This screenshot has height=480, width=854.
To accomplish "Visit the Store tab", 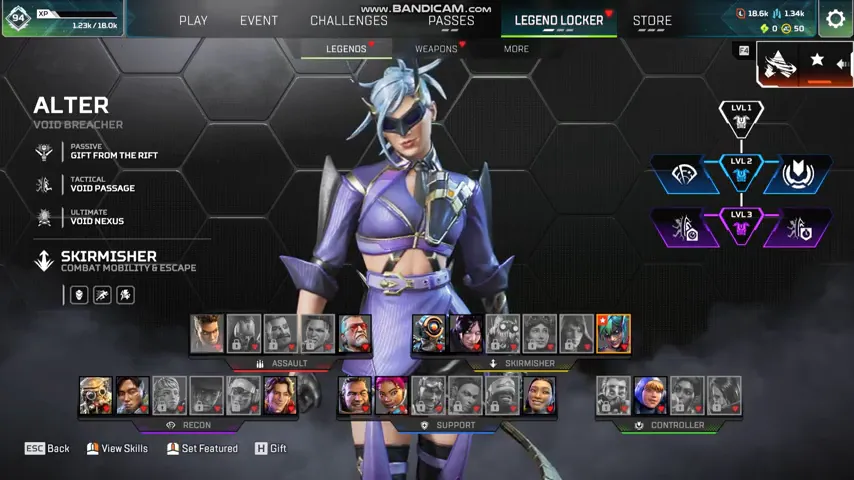I will tap(652, 20).
